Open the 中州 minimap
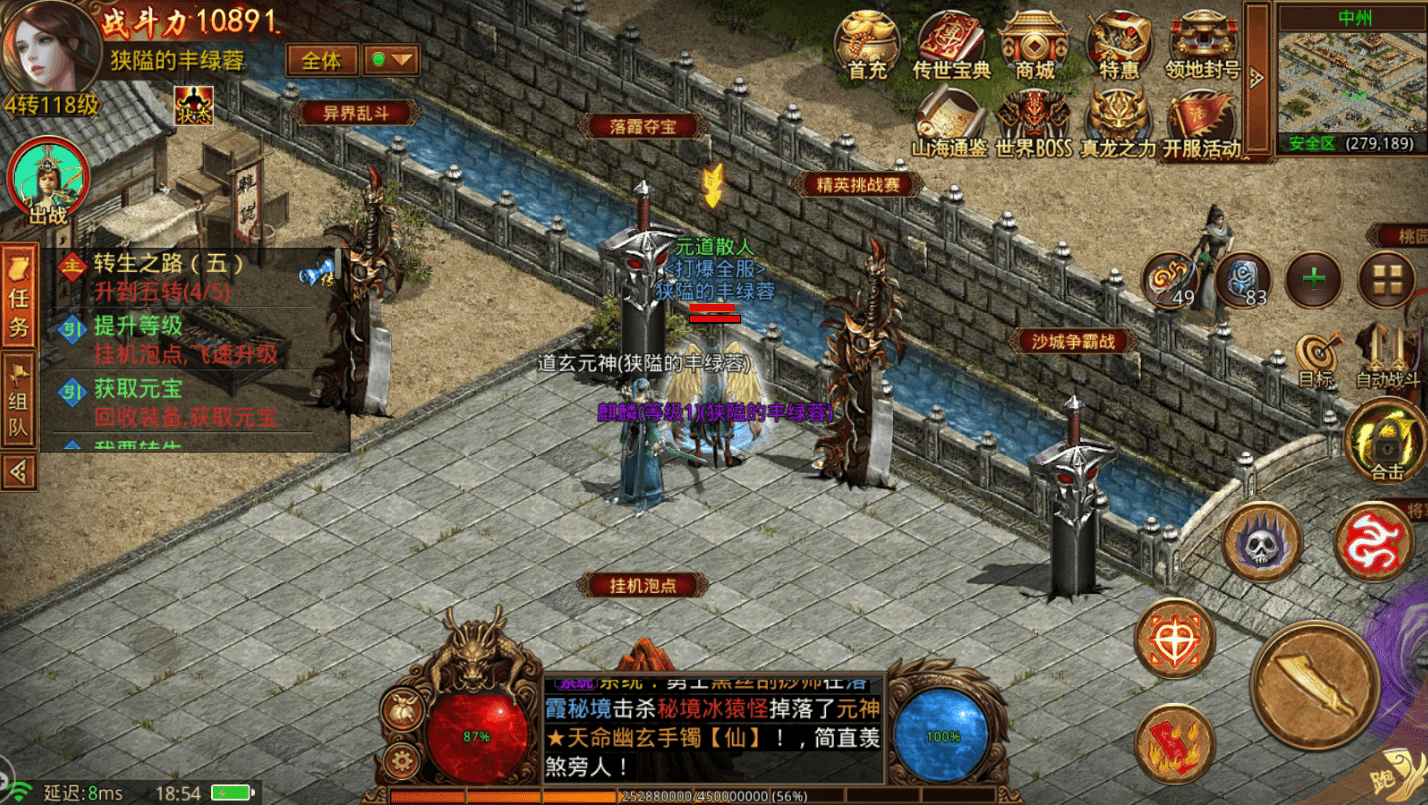 (x=1350, y=80)
